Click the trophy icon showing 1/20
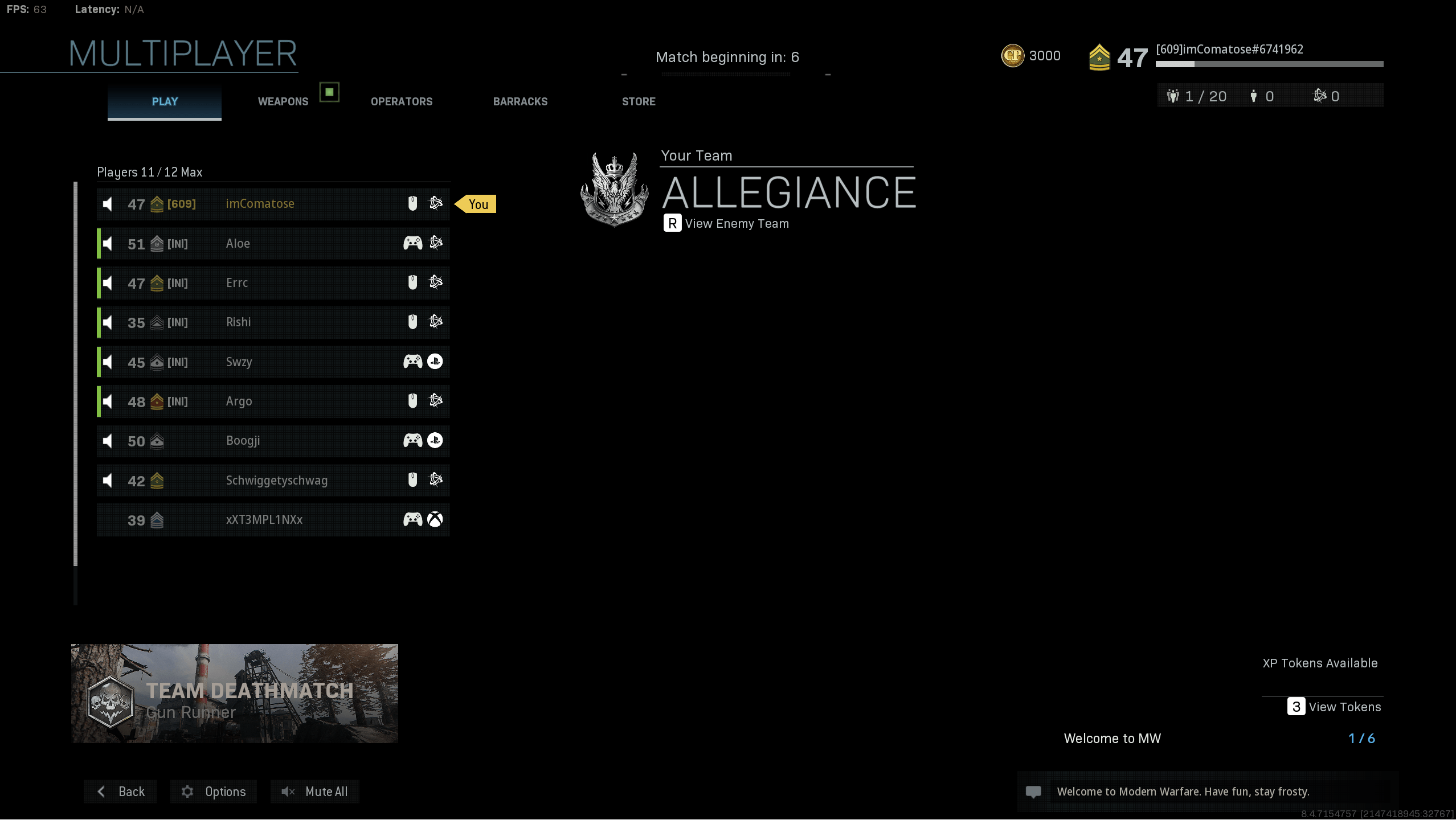The width and height of the screenshot is (1456, 820). click(x=1174, y=96)
